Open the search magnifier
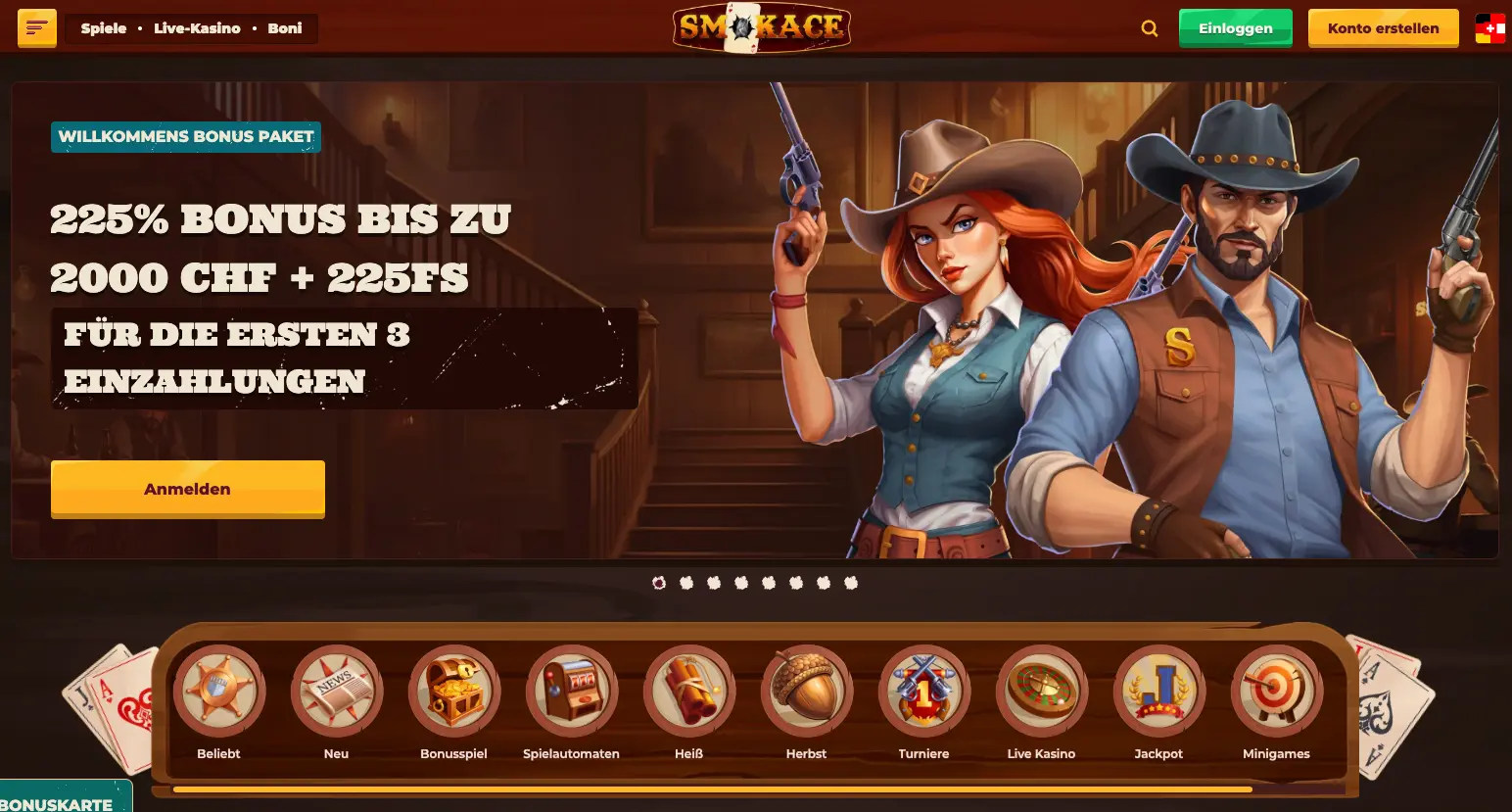The image size is (1512, 812). [x=1150, y=28]
